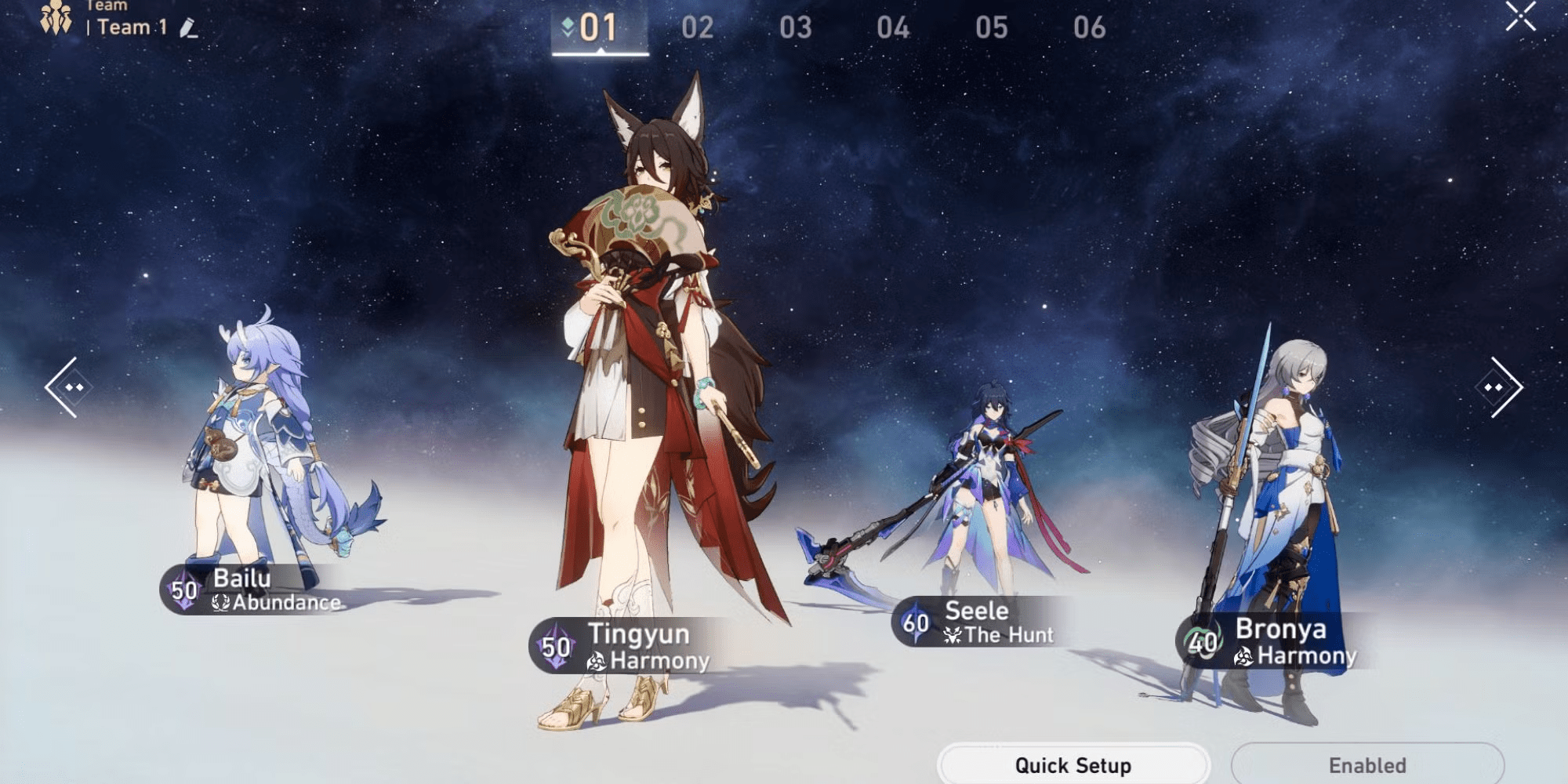The width and height of the screenshot is (1568, 784).
Task: Toggle the Enabled button for this team
Action: click(1366, 765)
